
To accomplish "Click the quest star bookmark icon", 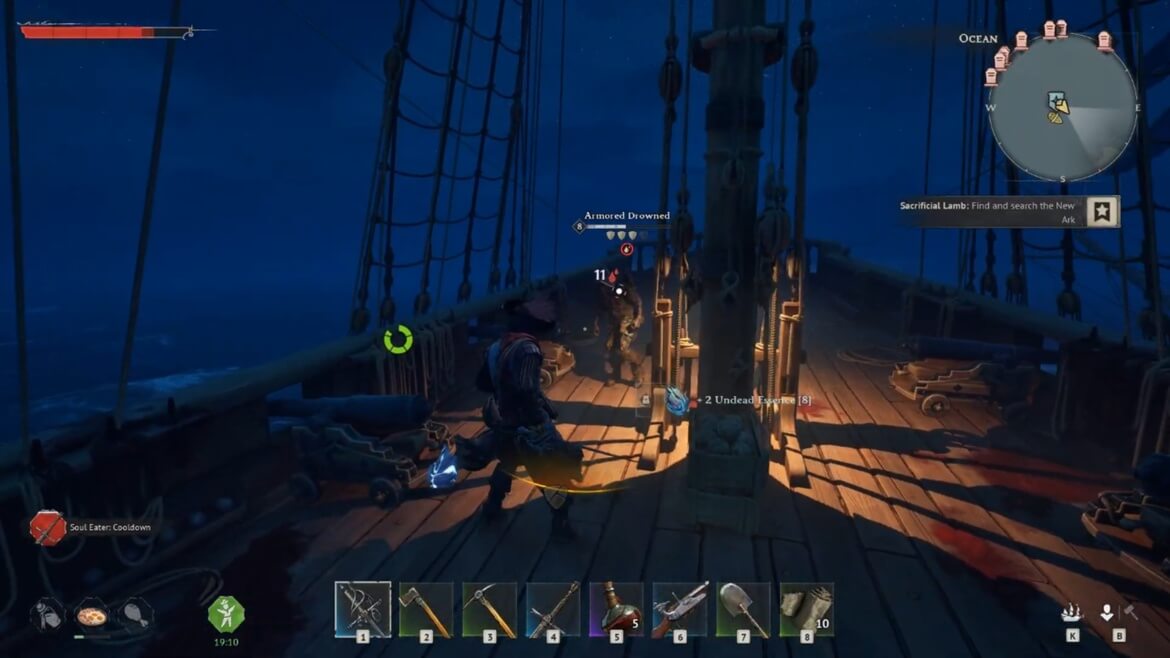I will click(x=1103, y=212).
